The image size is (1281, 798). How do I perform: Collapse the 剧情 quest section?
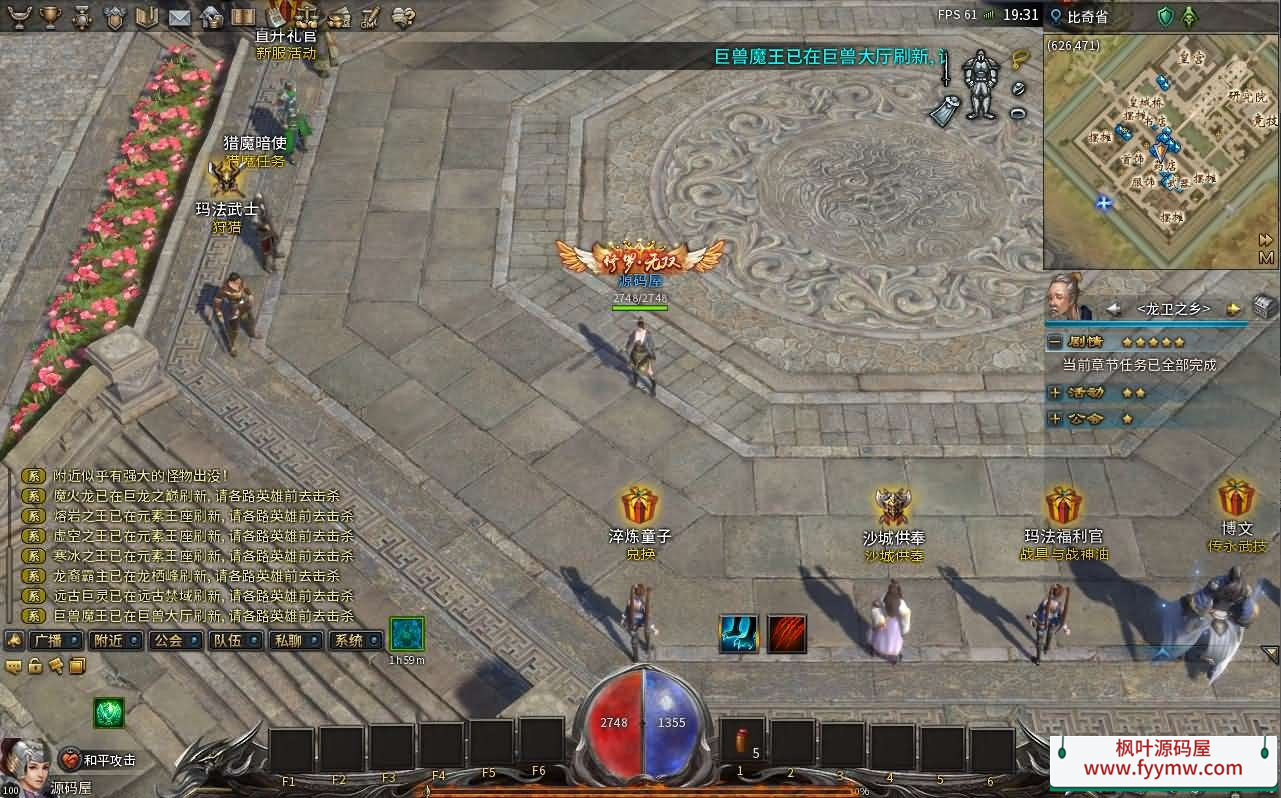pos(1054,342)
